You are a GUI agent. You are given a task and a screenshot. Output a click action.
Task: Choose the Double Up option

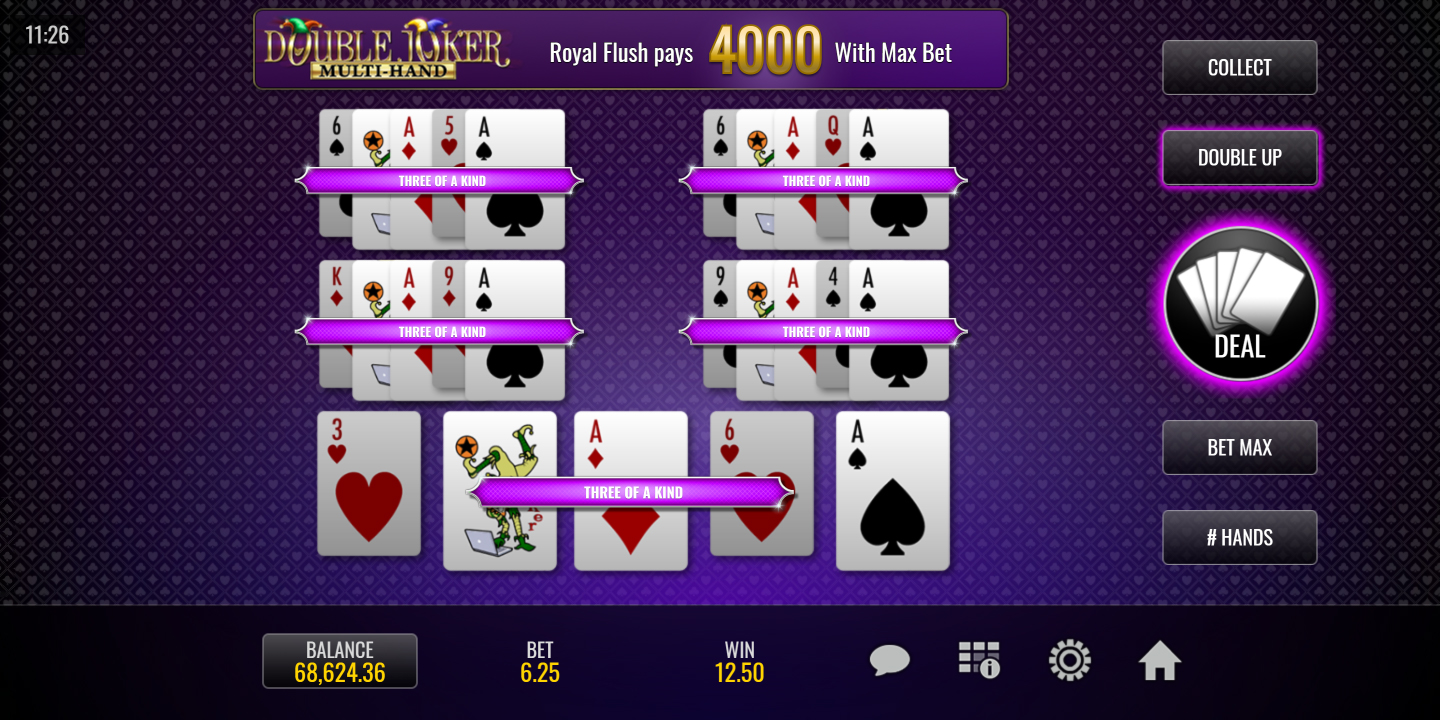[x=1239, y=158]
